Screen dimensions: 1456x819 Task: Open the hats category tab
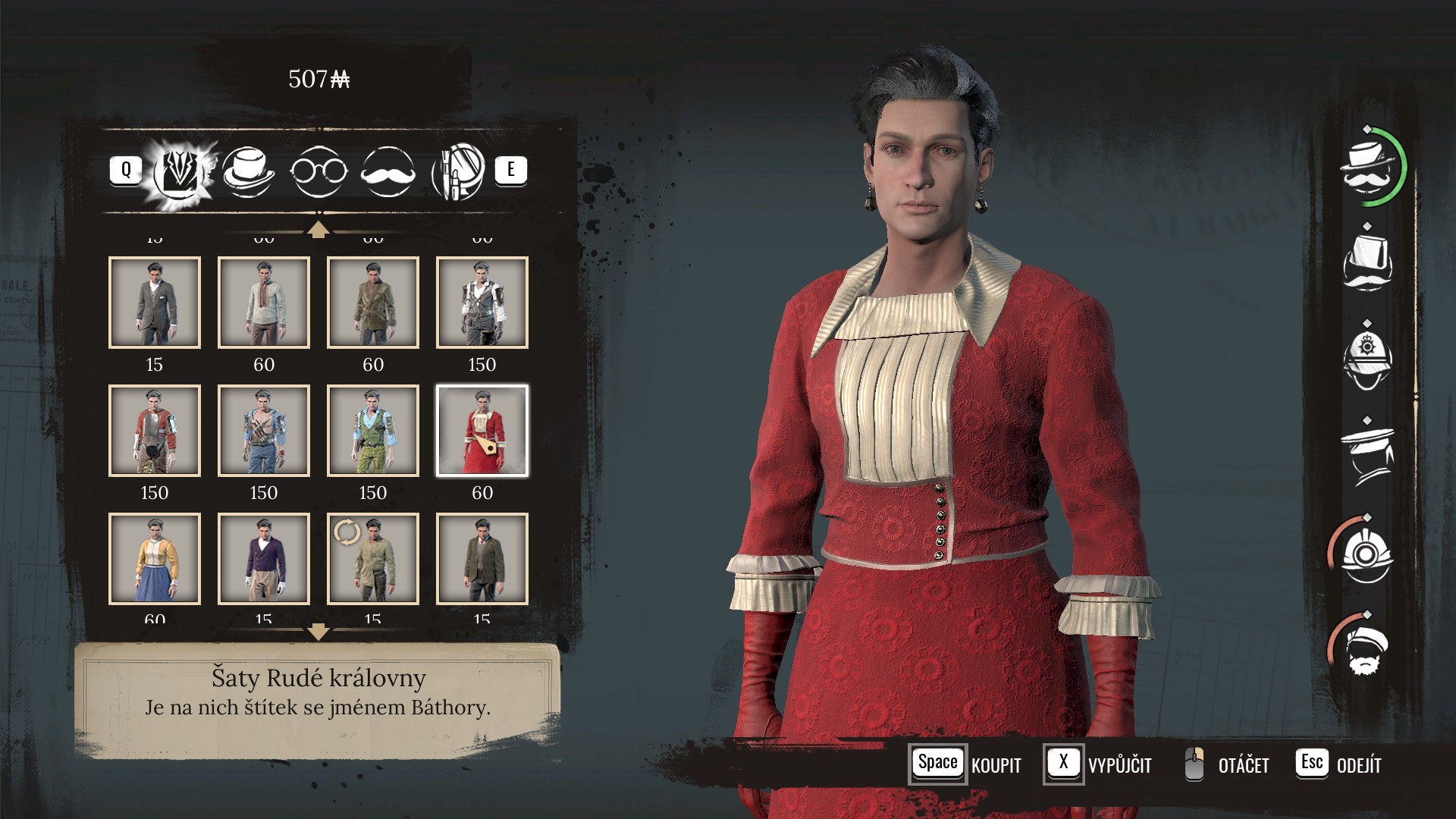click(x=248, y=171)
